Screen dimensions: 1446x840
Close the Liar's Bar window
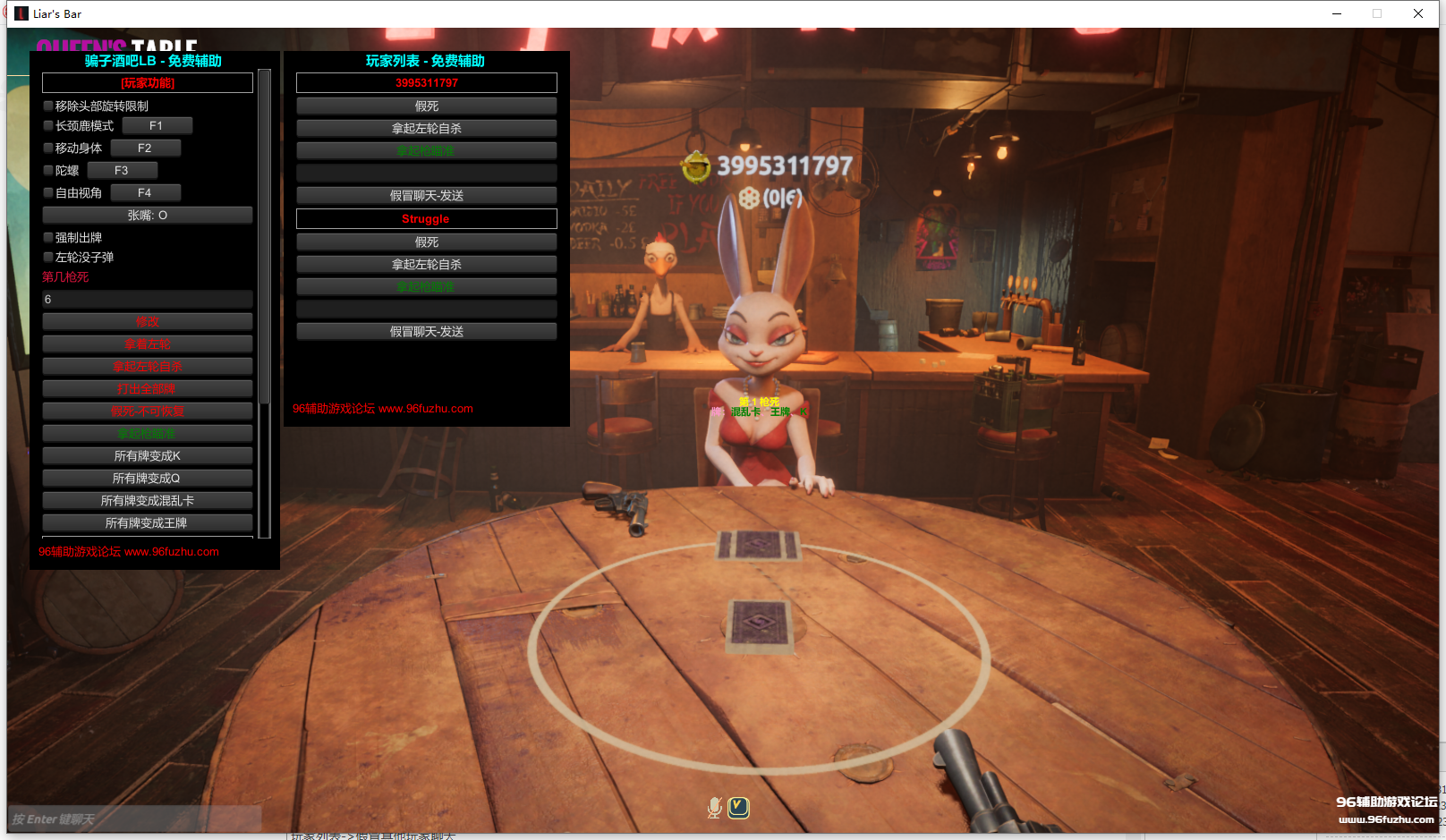(1418, 13)
